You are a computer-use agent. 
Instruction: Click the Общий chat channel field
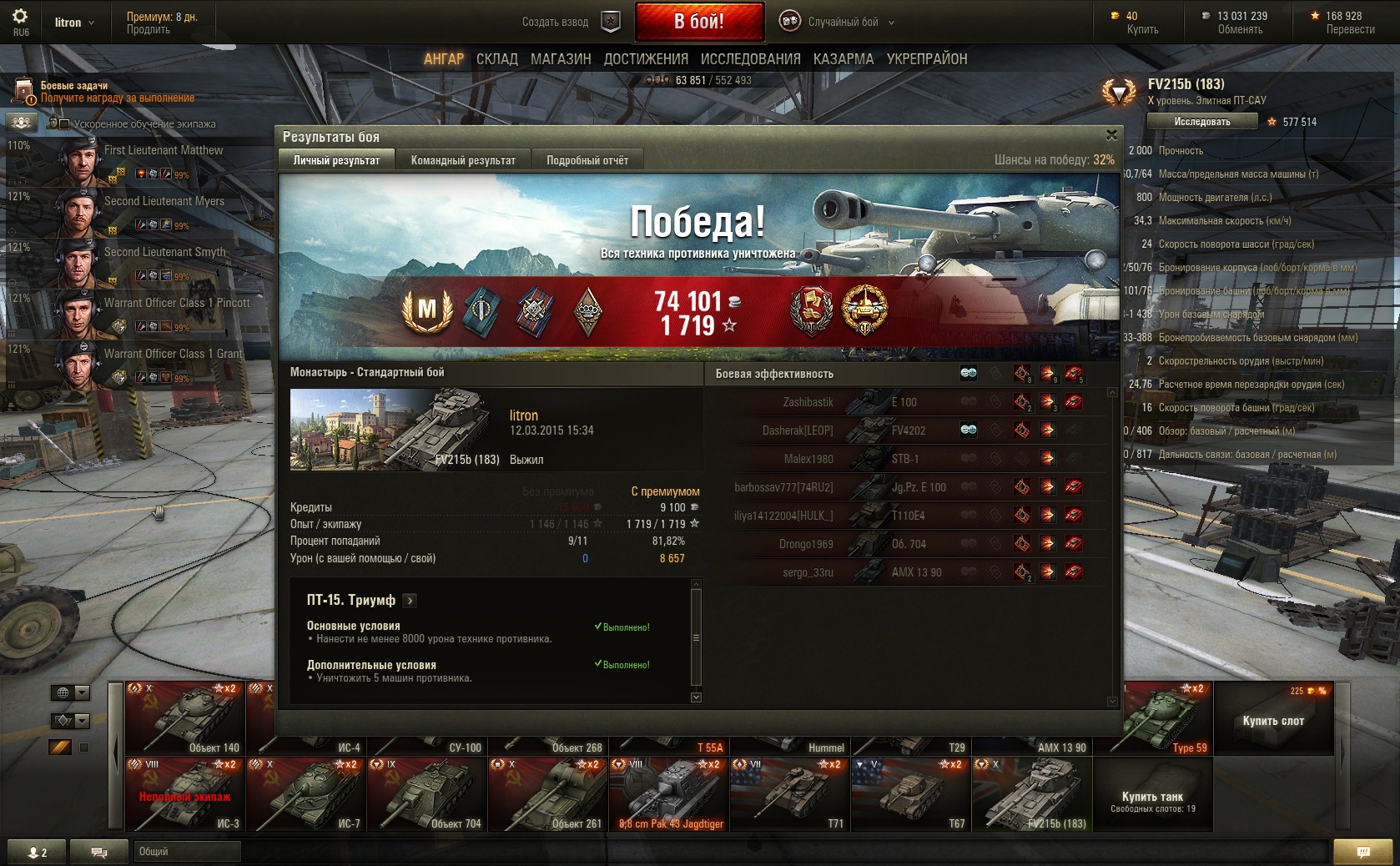(x=187, y=851)
